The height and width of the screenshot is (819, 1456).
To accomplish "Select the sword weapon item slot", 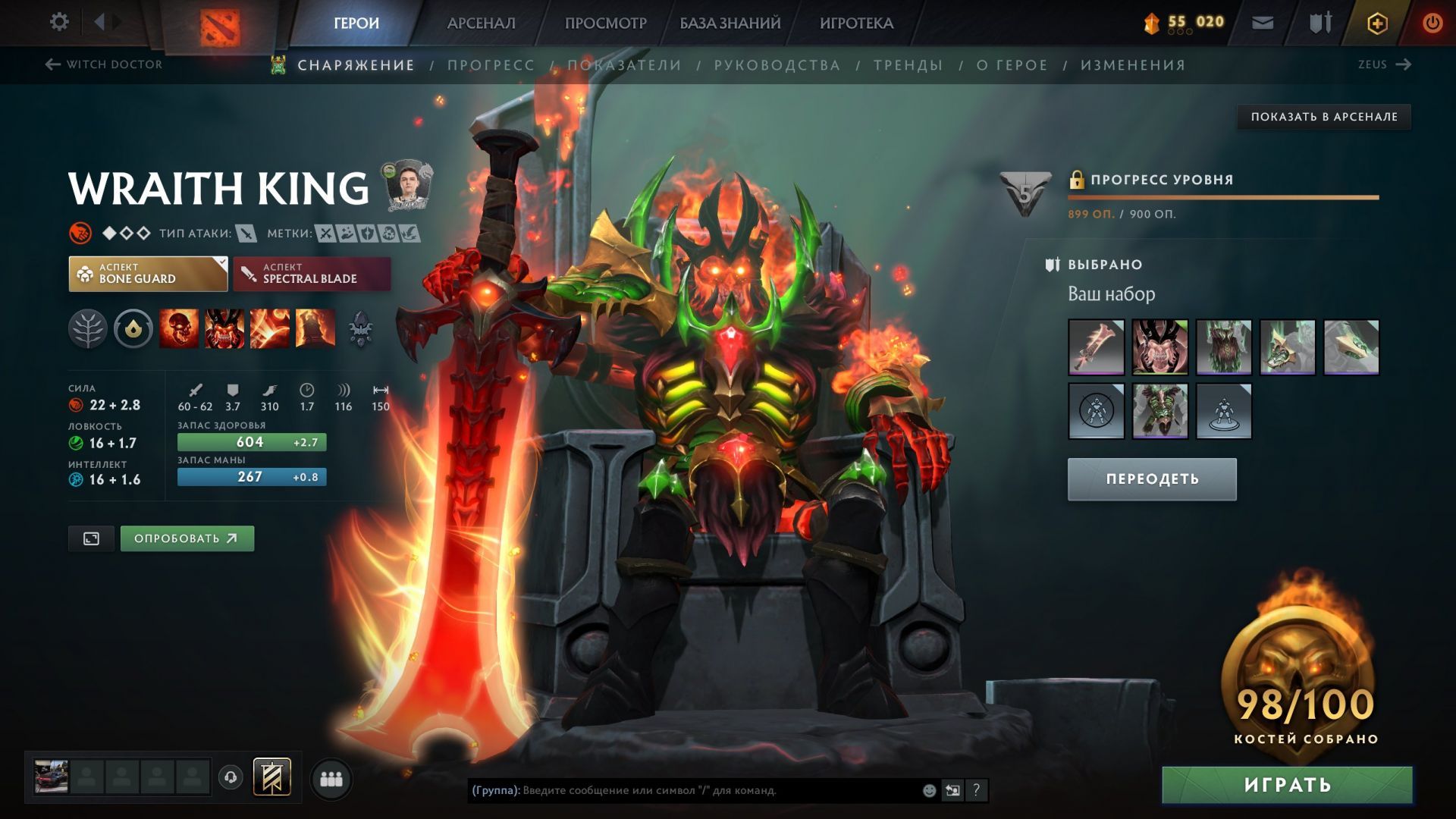I will coord(1096,347).
